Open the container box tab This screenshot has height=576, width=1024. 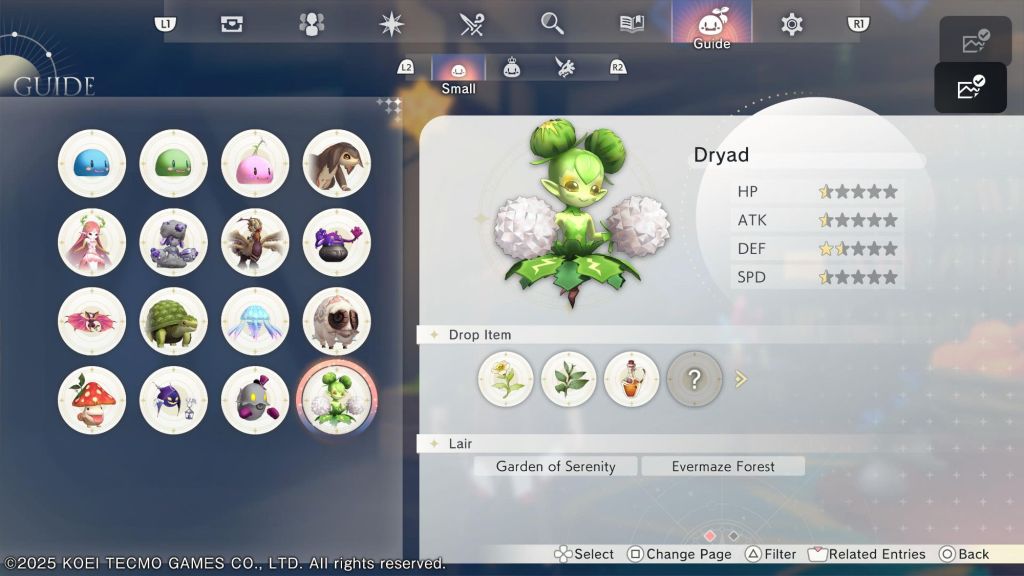click(x=232, y=24)
